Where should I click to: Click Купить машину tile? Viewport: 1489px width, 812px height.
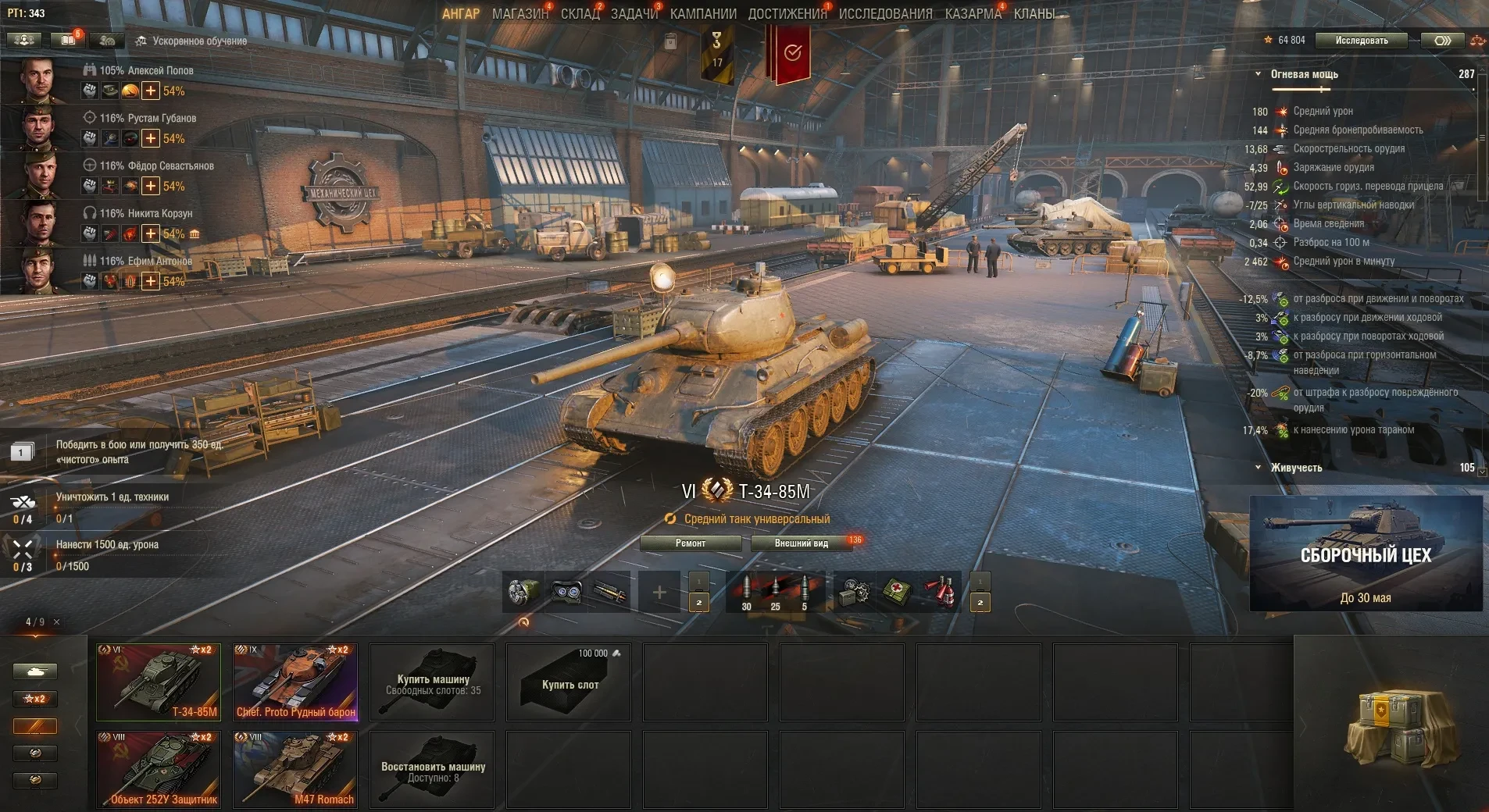[x=432, y=682]
